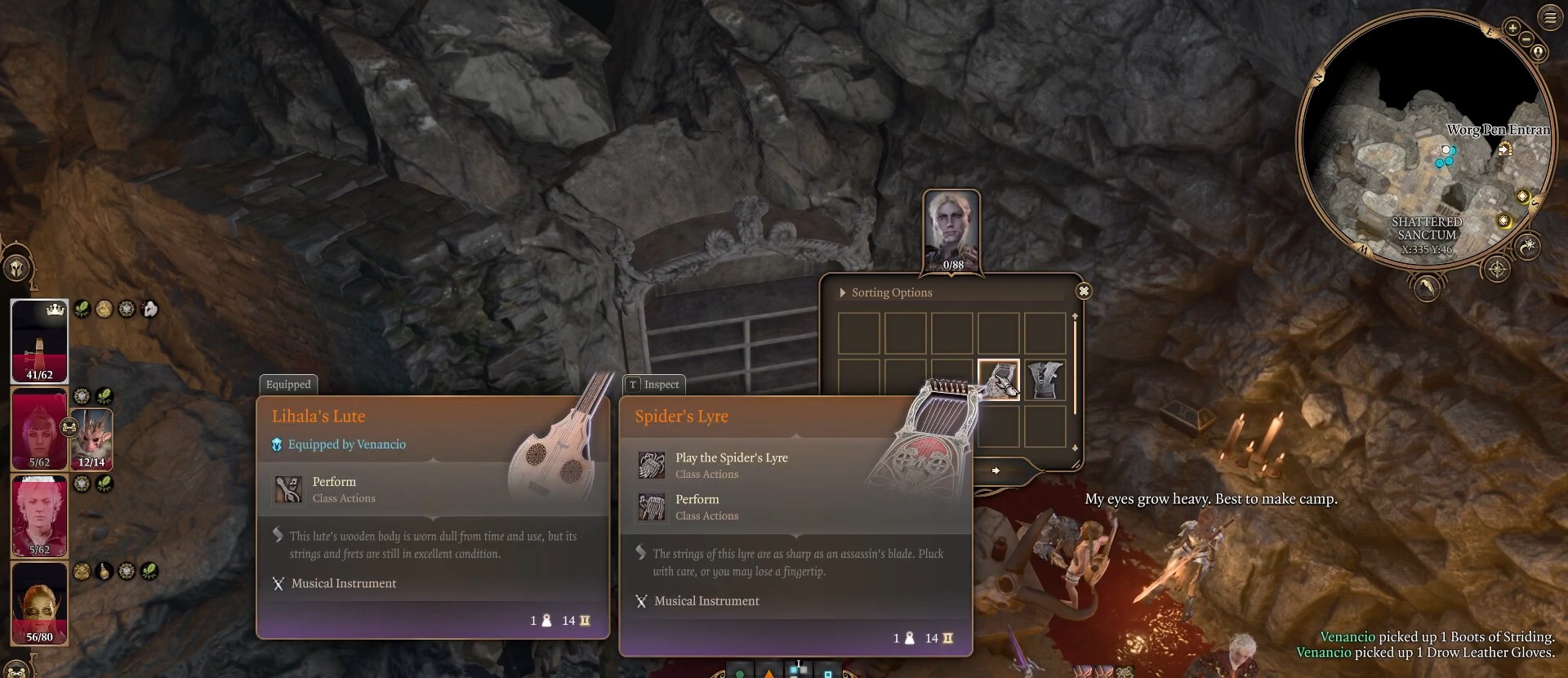This screenshot has height=678, width=1568.
Task: Click the minimap zoom-in plus button
Action: tap(1512, 28)
